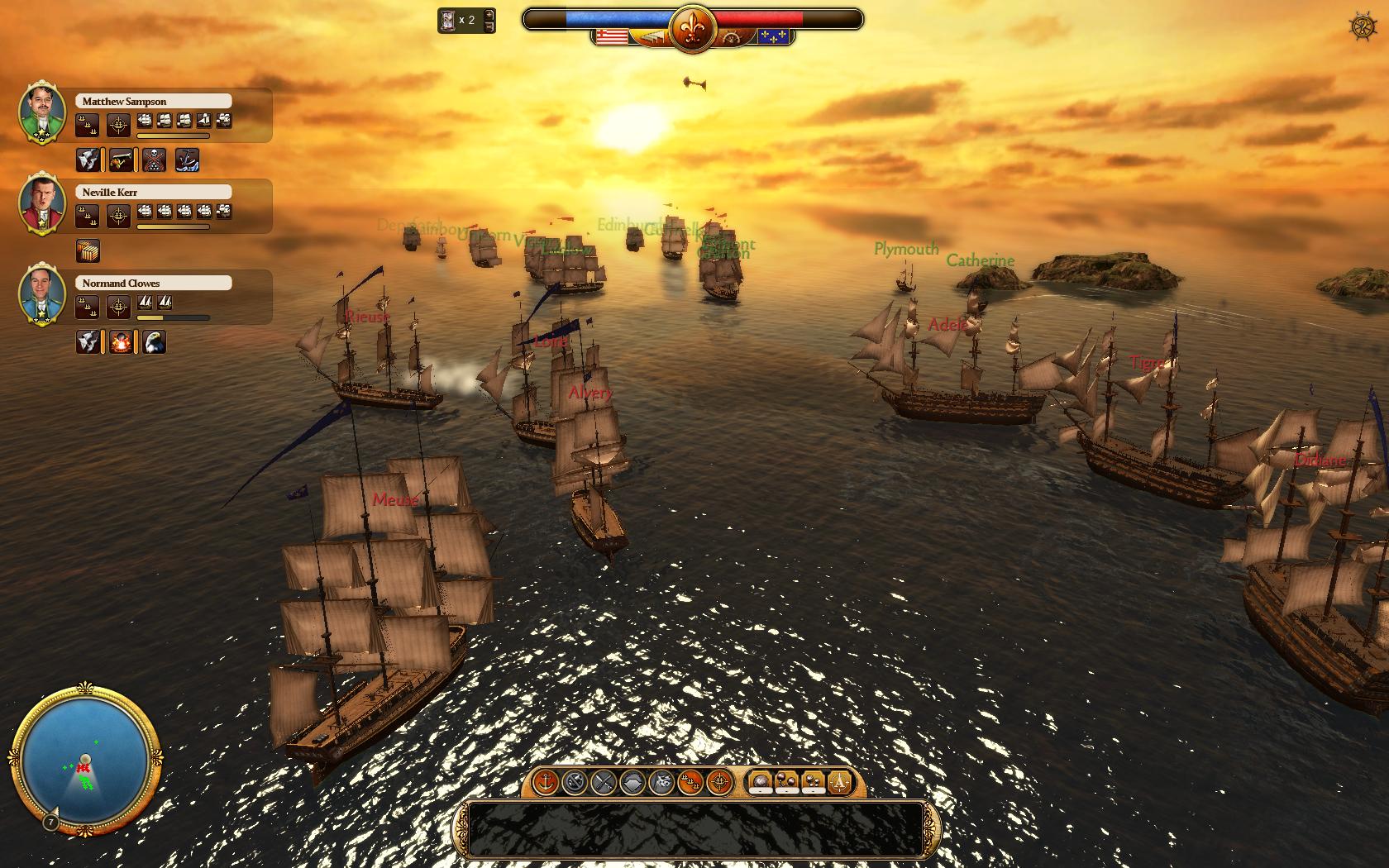1389x868 pixels.
Task: Activate the defensive shield stance icon
Action: 632,783
